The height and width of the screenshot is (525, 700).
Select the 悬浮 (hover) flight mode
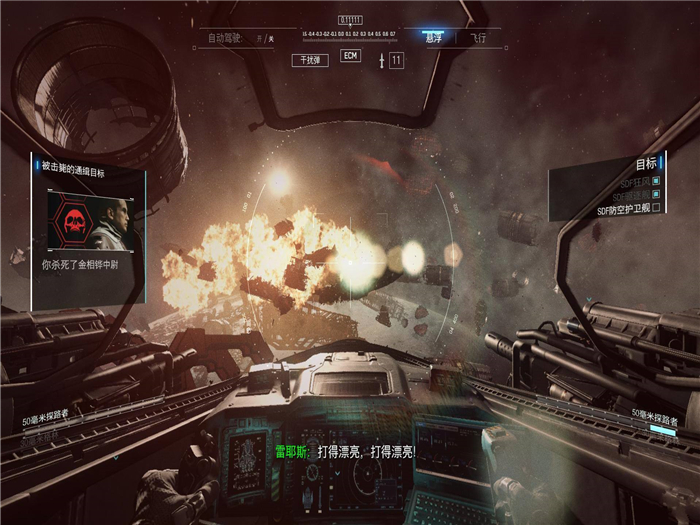[x=433, y=37]
